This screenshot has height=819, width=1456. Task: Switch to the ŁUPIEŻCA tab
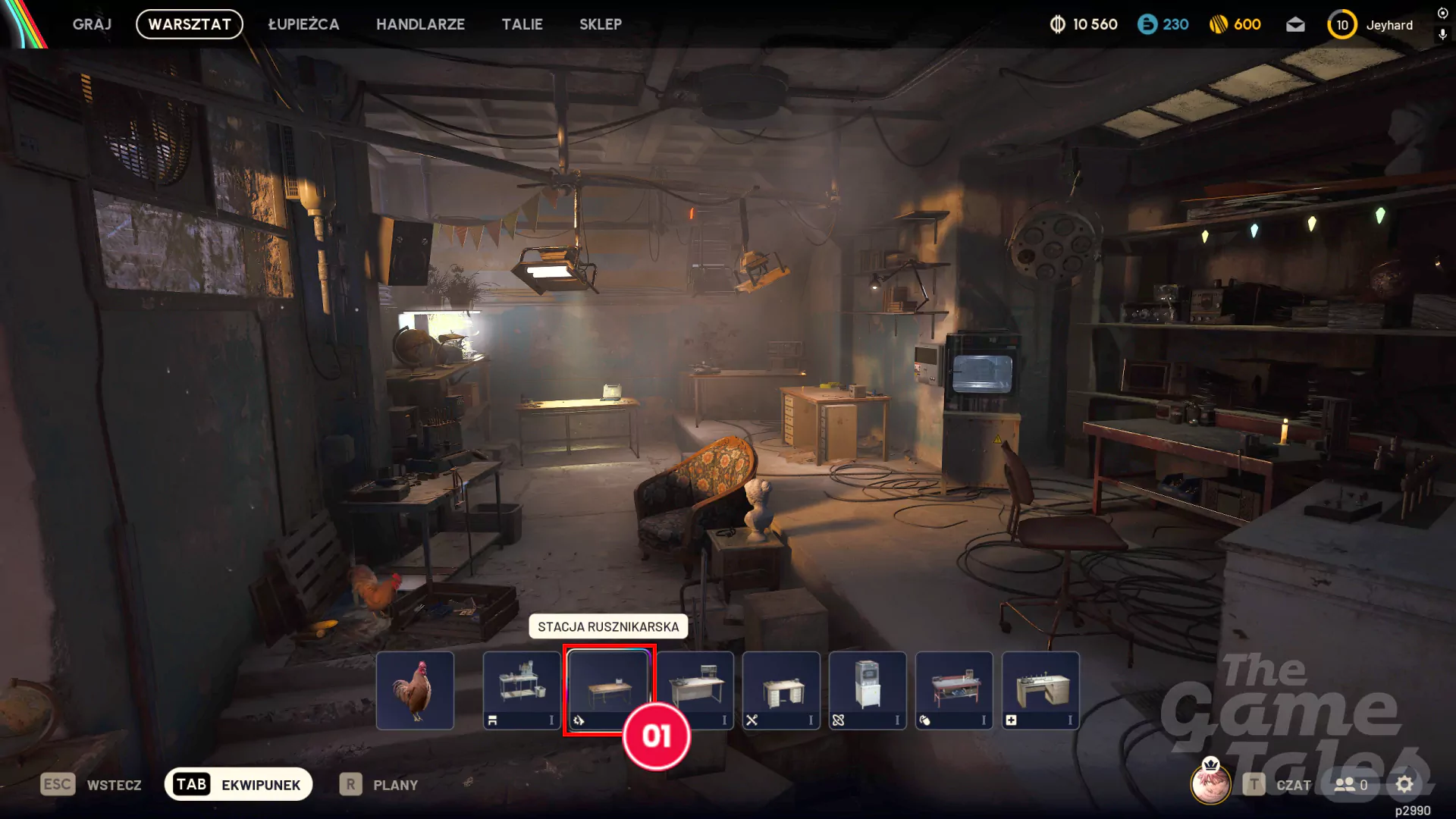tap(303, 24)
